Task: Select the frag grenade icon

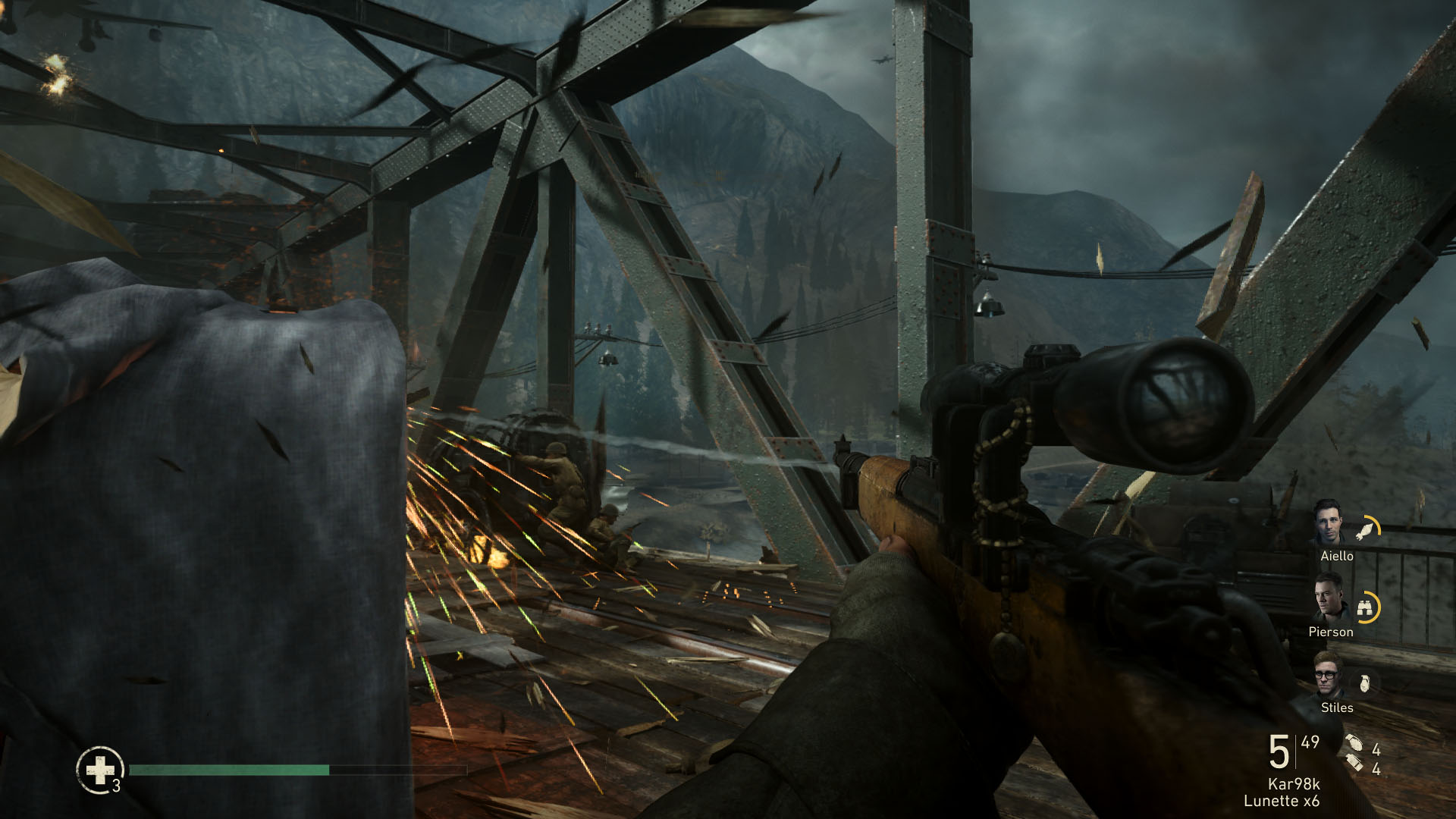Action: coord(1354,743)
